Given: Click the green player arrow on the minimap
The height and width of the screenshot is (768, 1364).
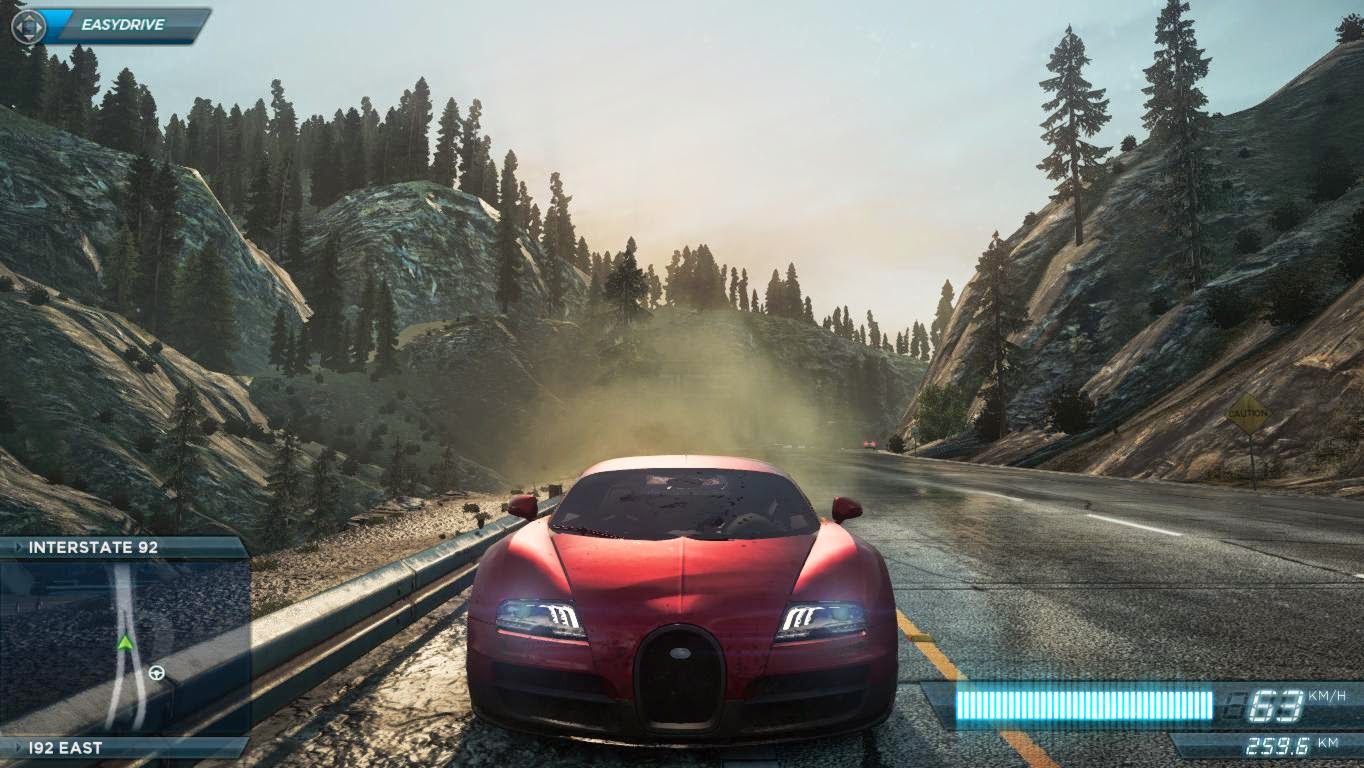Looking at the screenshot, I should [x=125, y=645].
